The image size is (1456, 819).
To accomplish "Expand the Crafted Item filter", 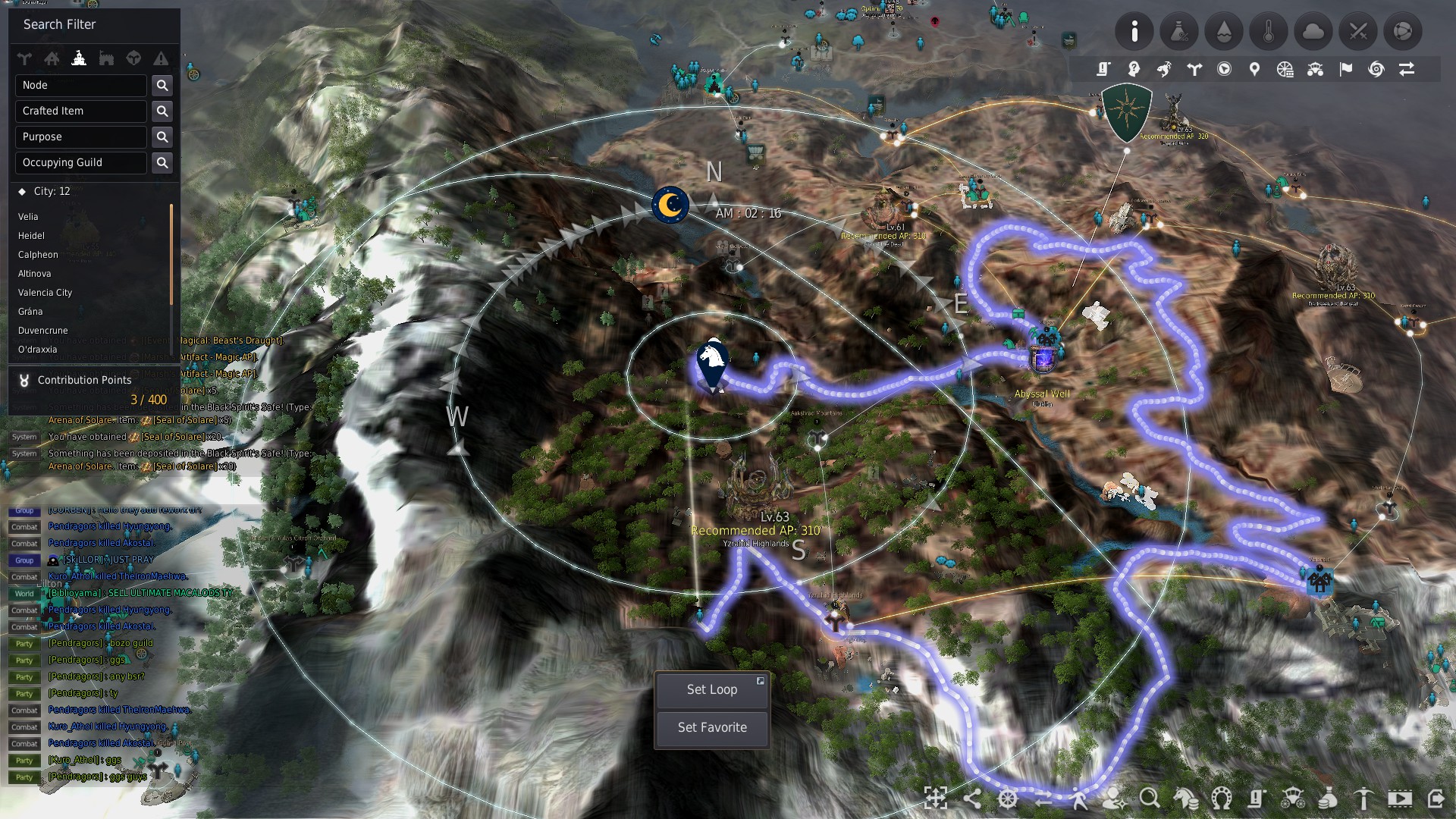I will point(80,111).
